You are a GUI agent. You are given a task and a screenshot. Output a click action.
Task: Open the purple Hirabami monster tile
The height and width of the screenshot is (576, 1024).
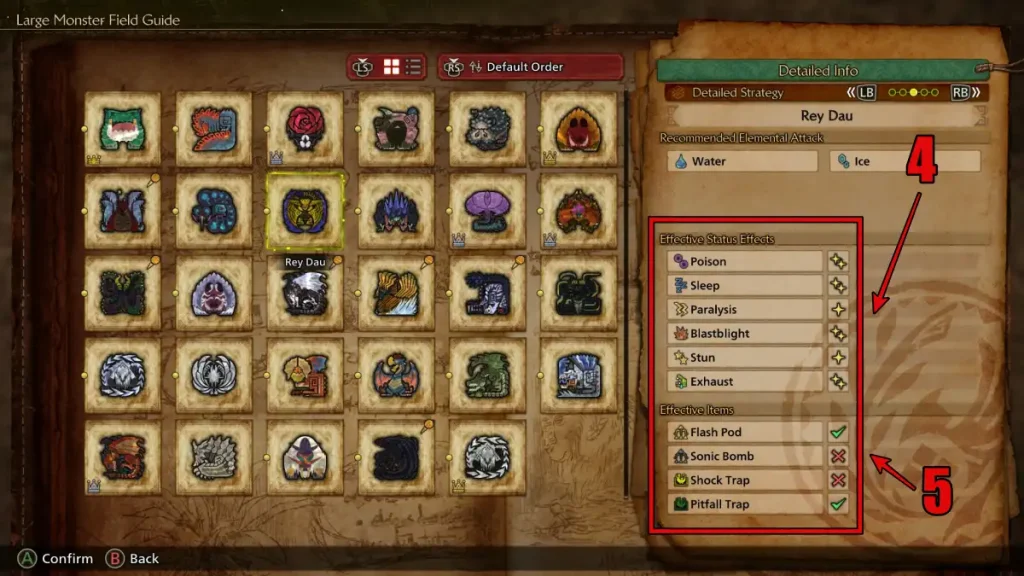click(488, 211)
